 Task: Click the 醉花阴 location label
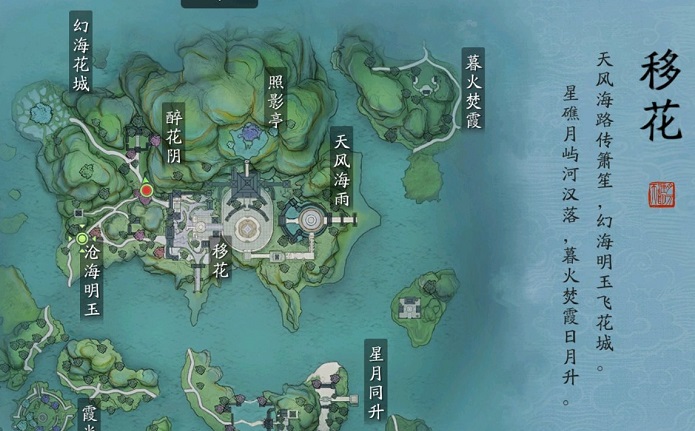pos(174,136)
